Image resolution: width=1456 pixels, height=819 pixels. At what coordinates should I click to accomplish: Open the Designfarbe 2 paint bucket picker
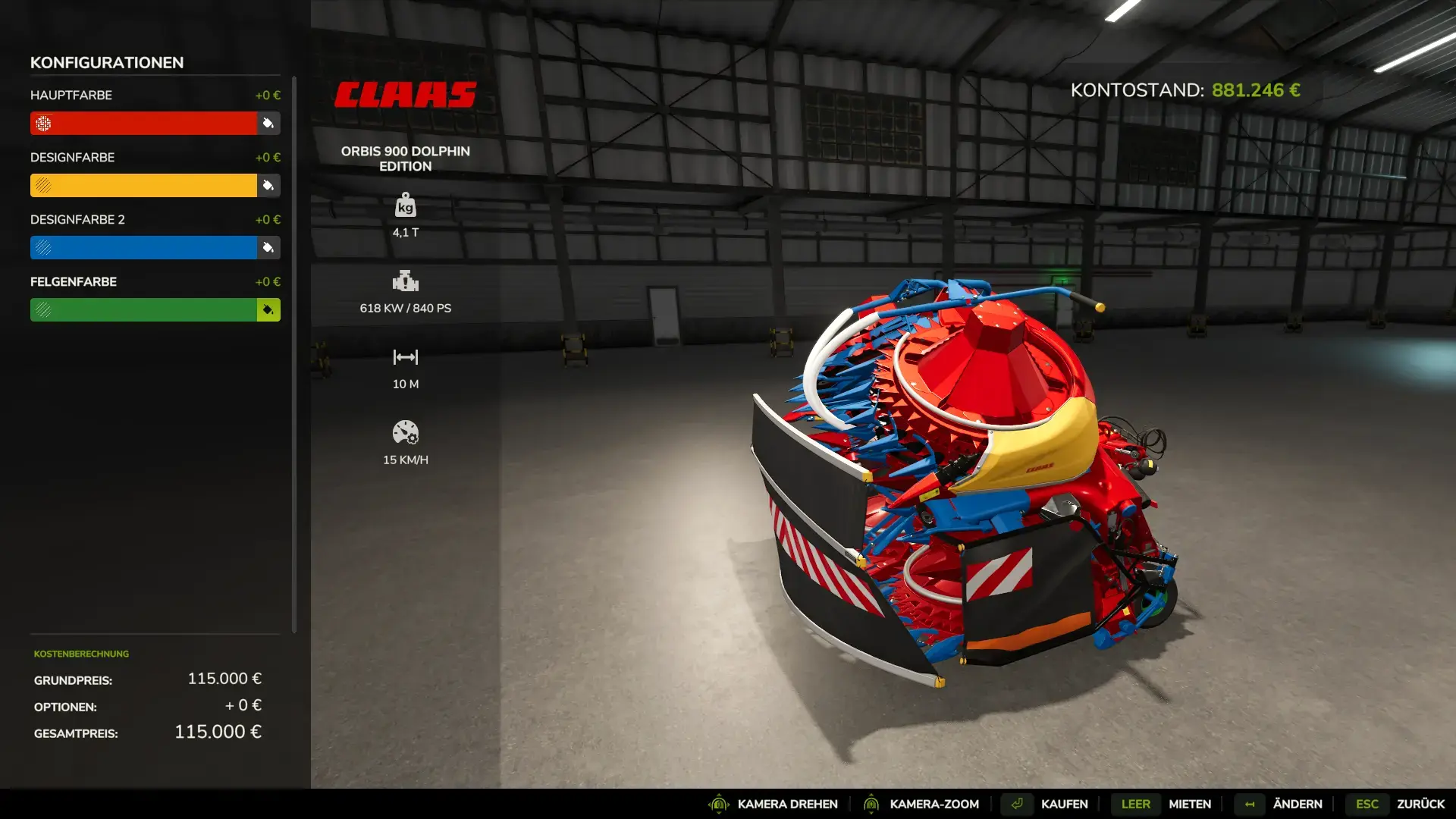[268, 247]
